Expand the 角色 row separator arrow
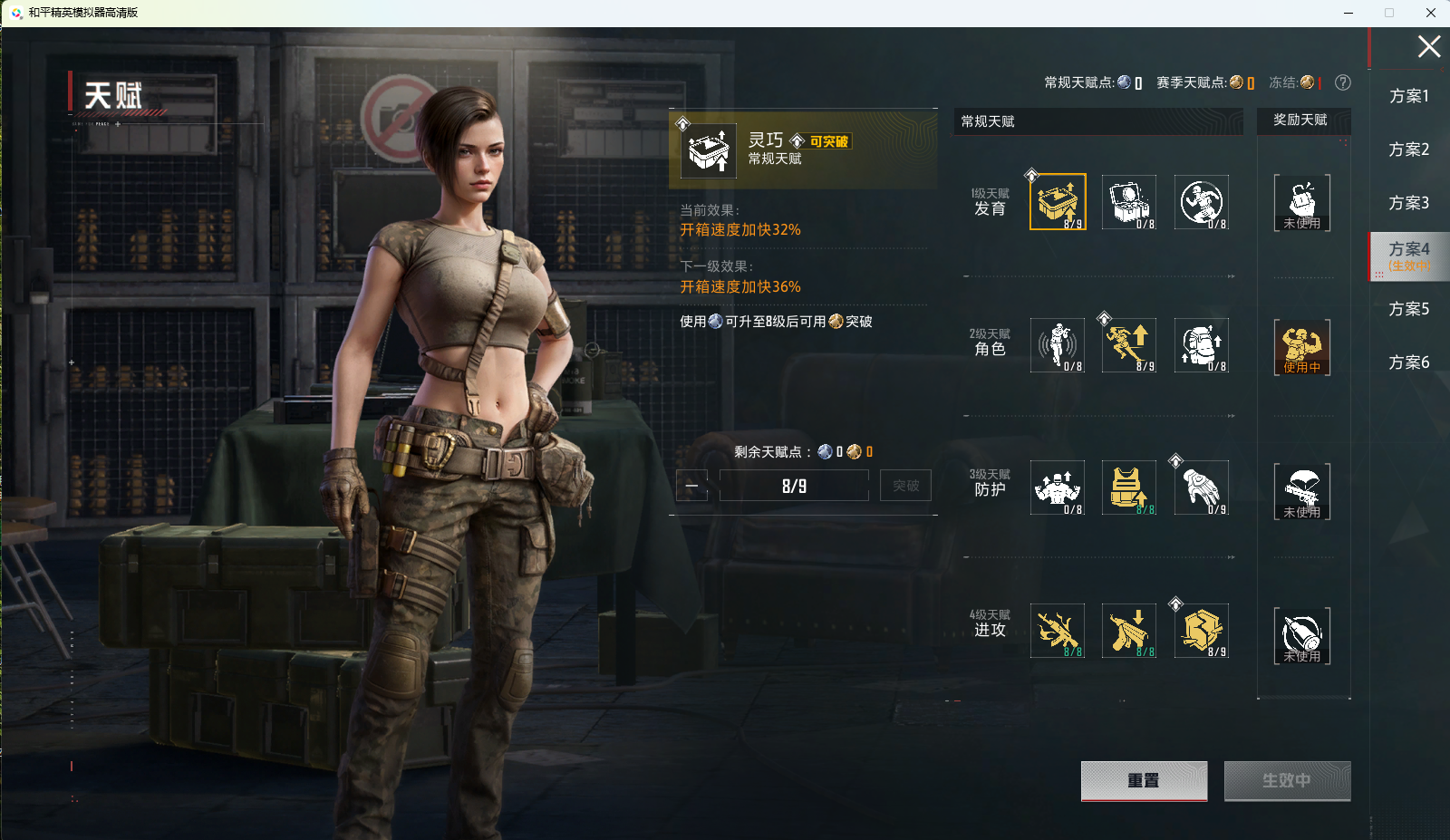The height and width of the screenshot is (840, 1450). (1230, 418)
